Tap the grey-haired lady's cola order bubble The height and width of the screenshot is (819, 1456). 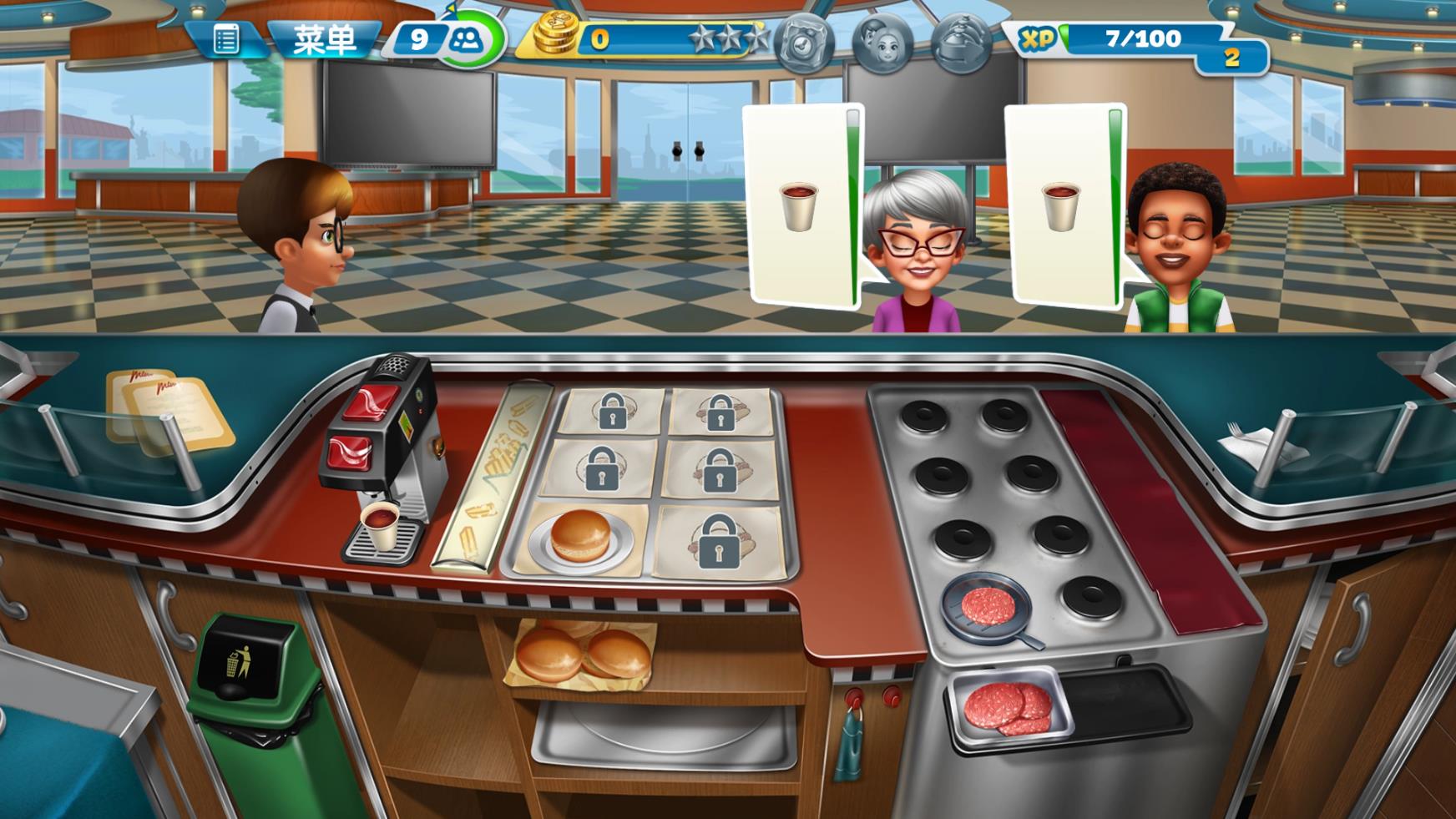[x=801, y=205]
